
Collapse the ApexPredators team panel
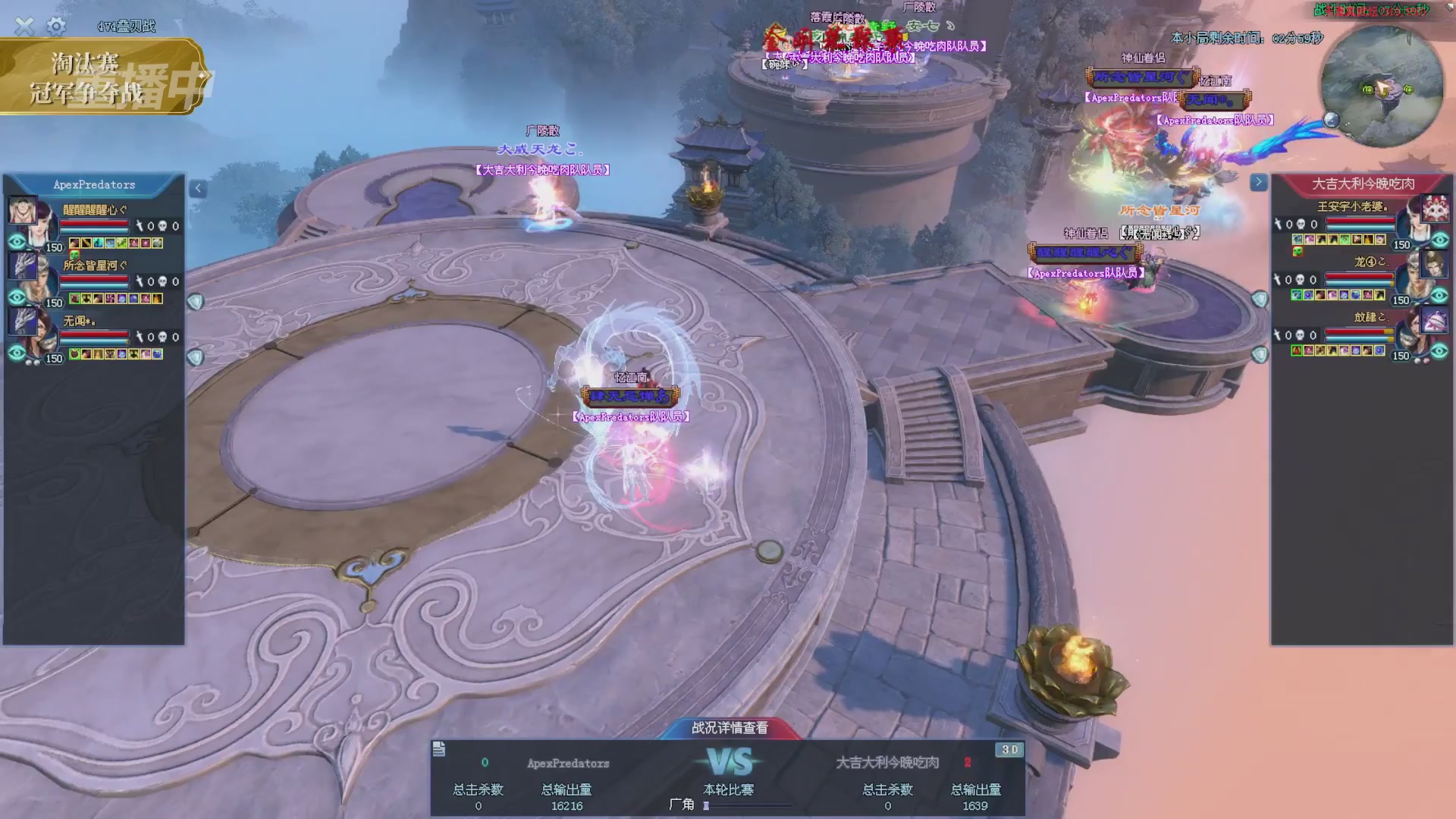[x=198, y=188]
